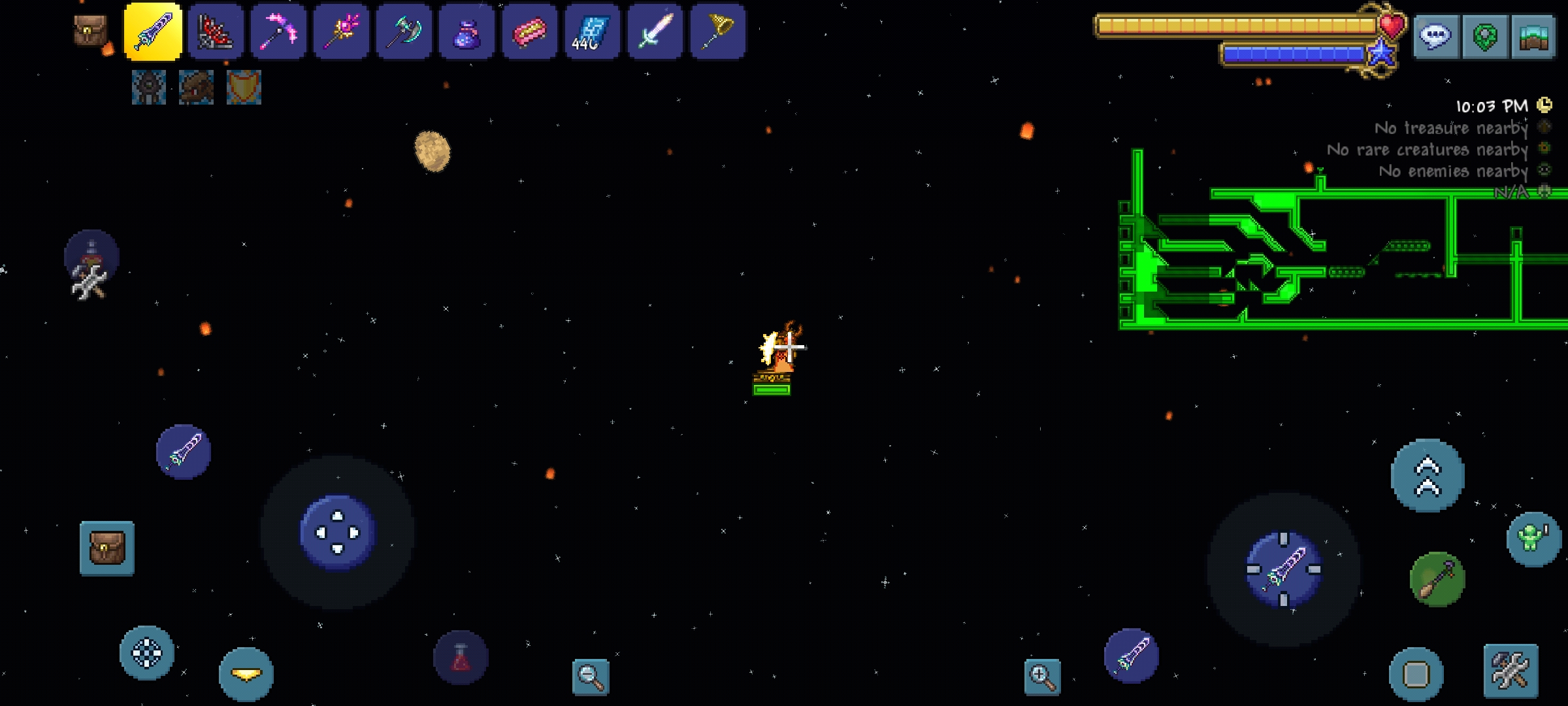Tap the zoom-in magnifier button
The width and height of the screenshot is (1568, 706).
1042,677
